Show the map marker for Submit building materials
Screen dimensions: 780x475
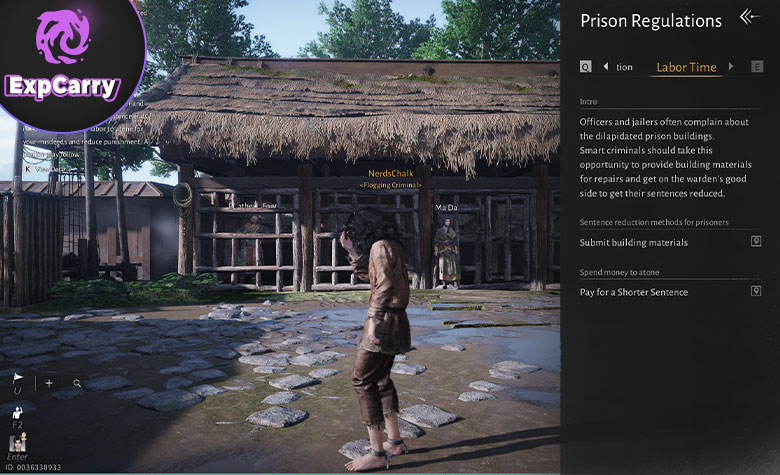coord(756,241)
